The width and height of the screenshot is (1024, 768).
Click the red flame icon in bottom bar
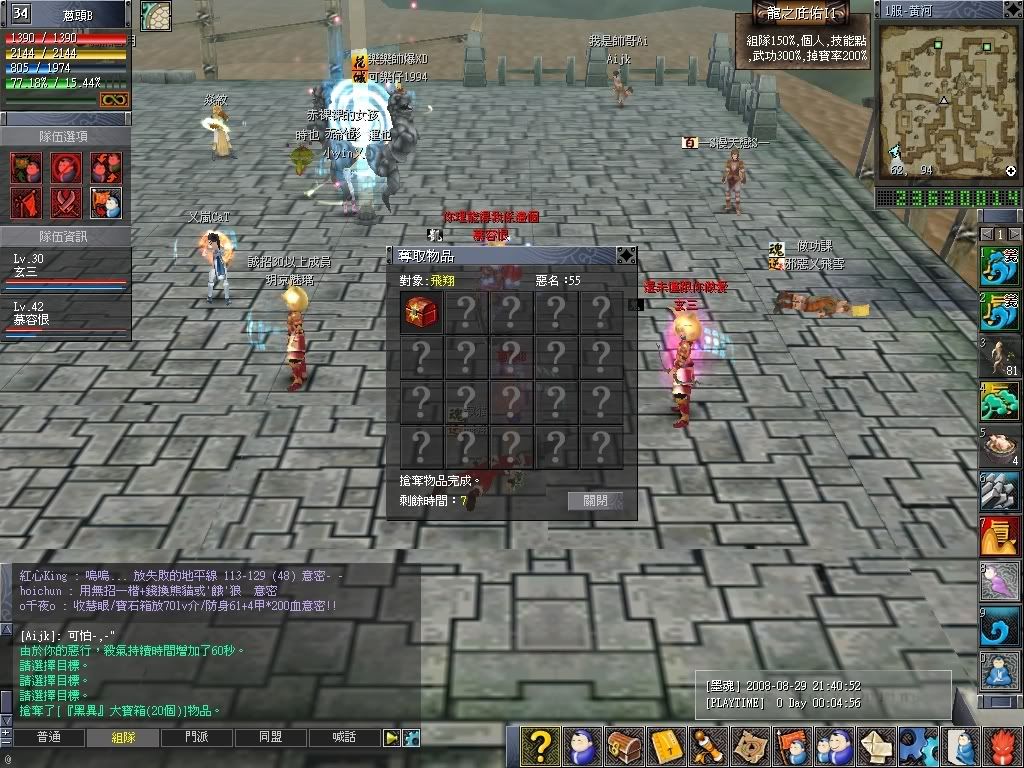1003,746
